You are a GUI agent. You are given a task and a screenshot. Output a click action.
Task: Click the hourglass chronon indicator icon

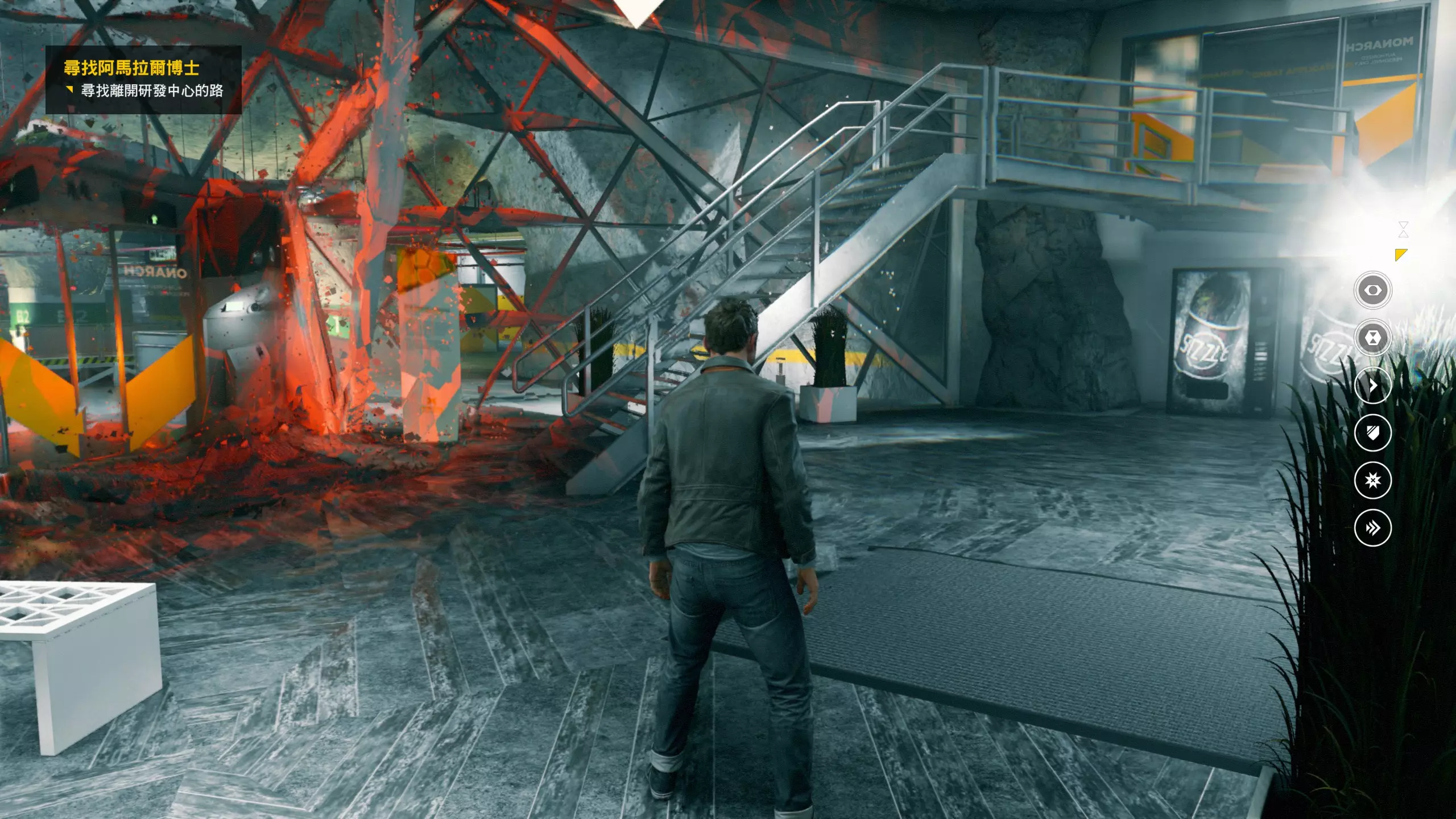[x=1403, y=230]
